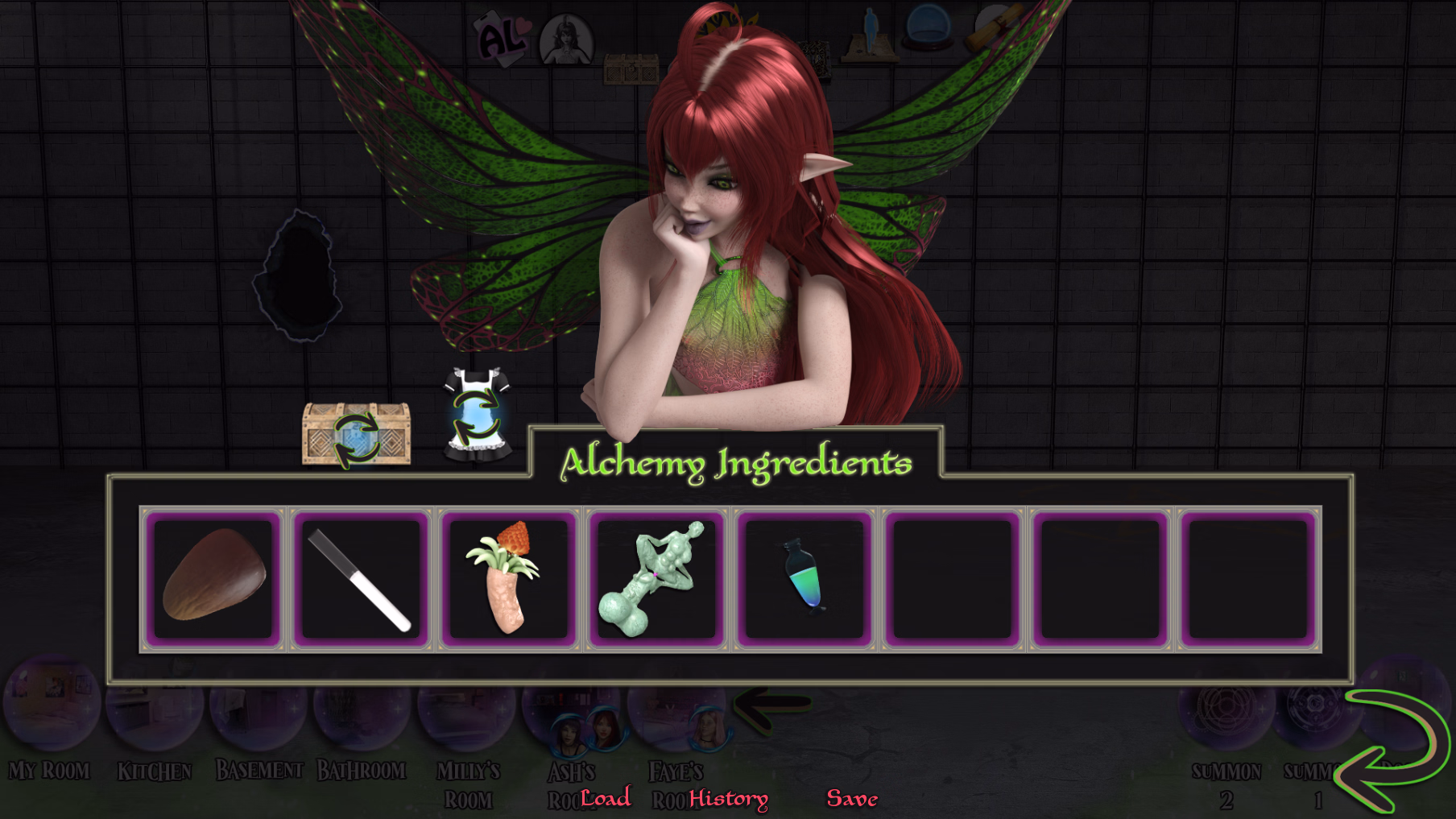1456x819 pixels.
Task: Switch to the maid outfit category
Action: (x=477, y=416)
